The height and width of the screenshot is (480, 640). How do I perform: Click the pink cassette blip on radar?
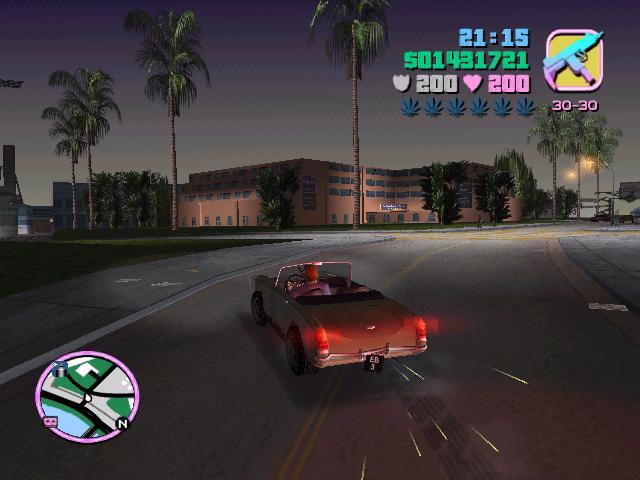(x=50, y=422)
